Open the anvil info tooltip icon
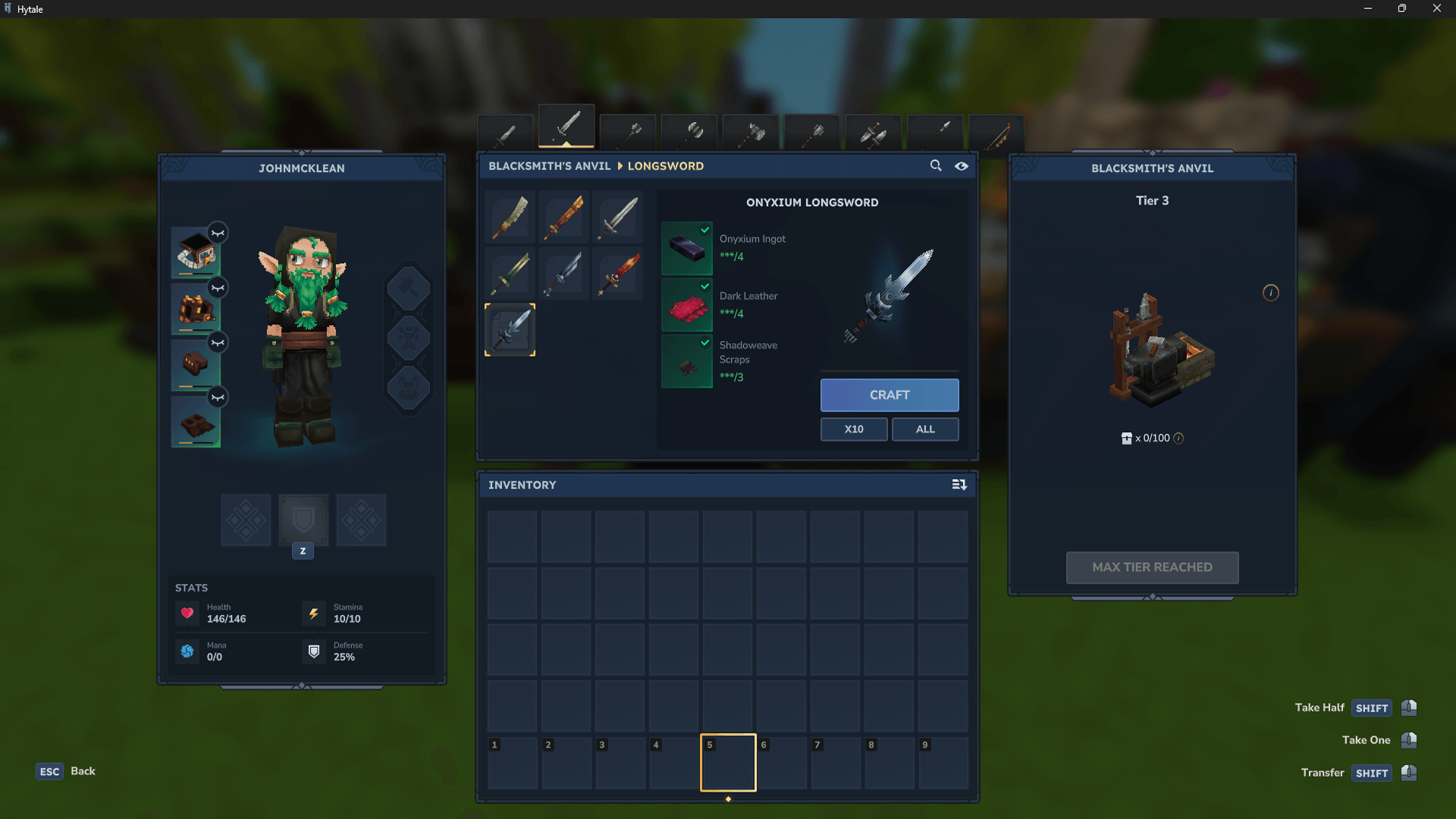The width and height of the screenshot is (1456, 819). (x=1271, y=293)
